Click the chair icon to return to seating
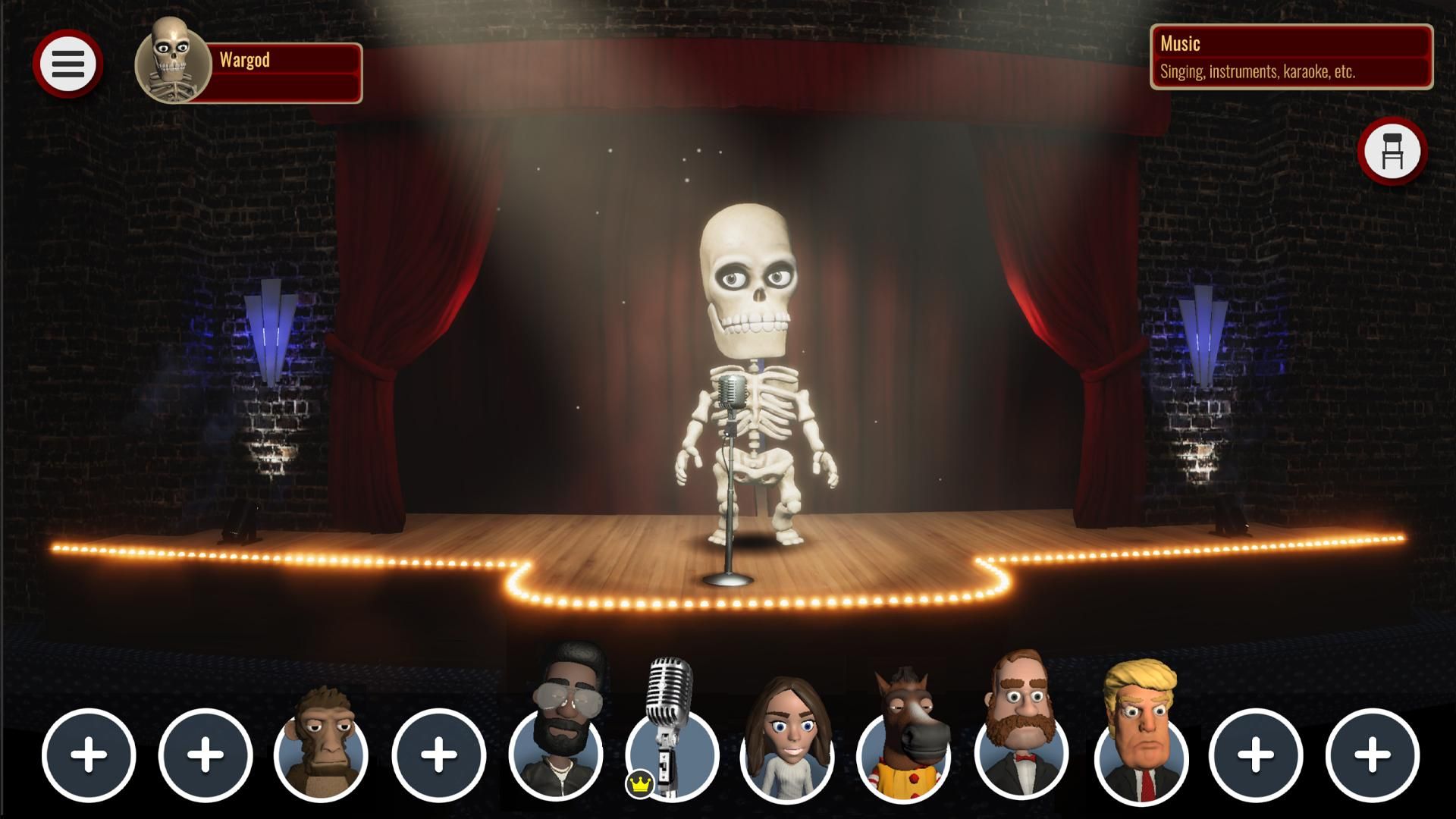This screenshot has width=1456, height=819. pos(1394,151)
